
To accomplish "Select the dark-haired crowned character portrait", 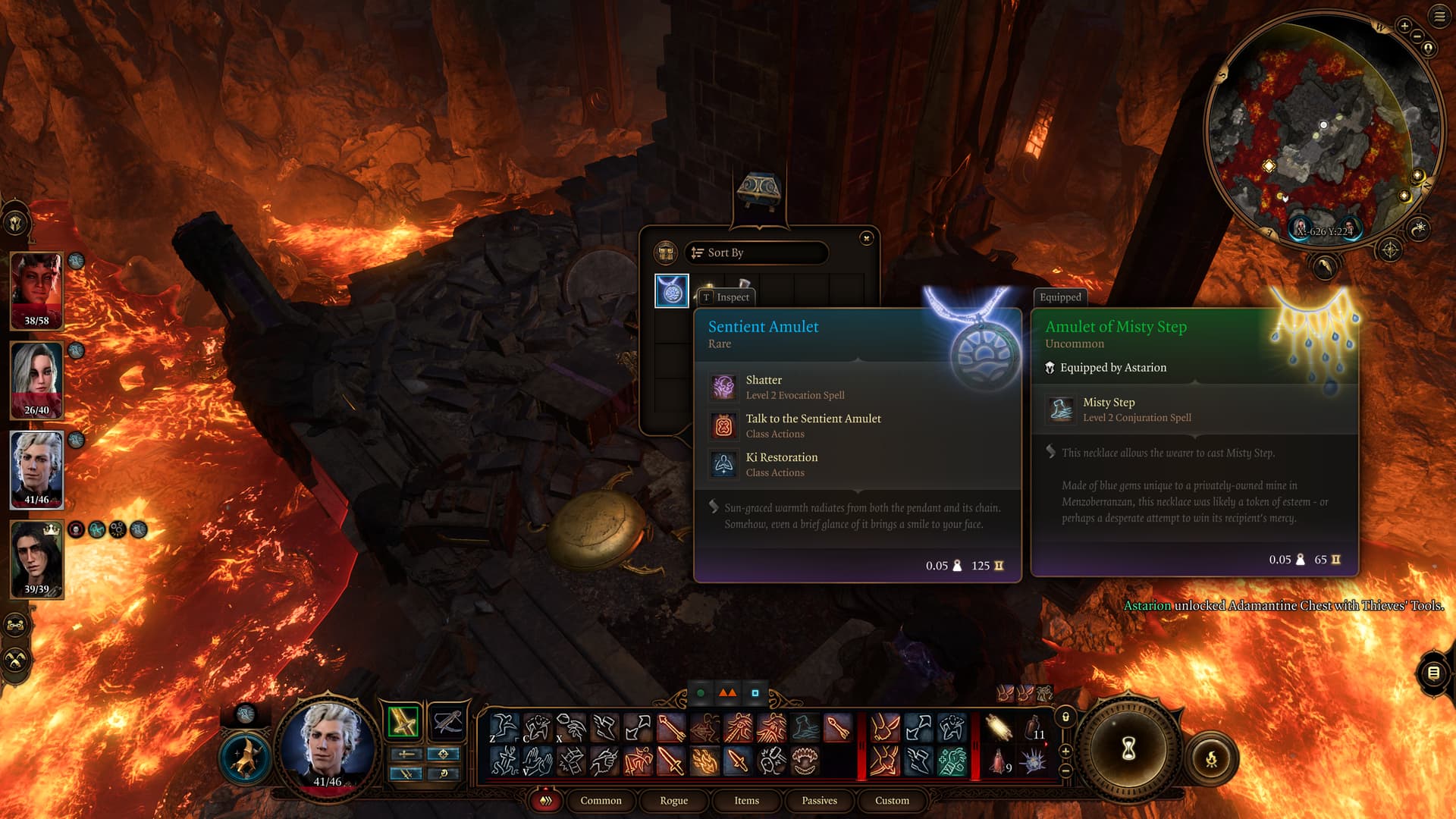I will [36, 559].
